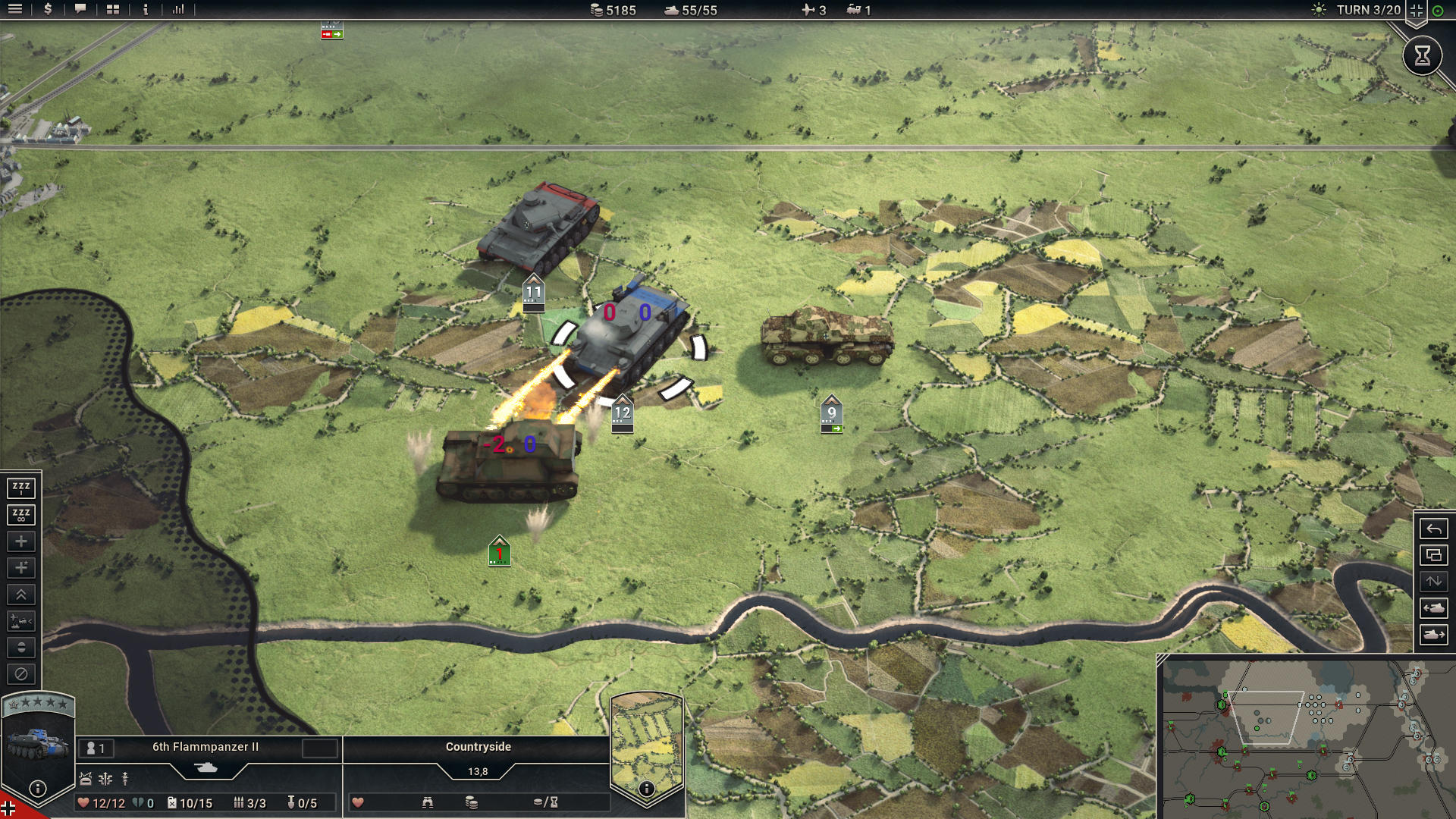This screenshot has width=1456, height=819.
Task: Toggle sleep for the selected unit
Action: tap(21, 488)
